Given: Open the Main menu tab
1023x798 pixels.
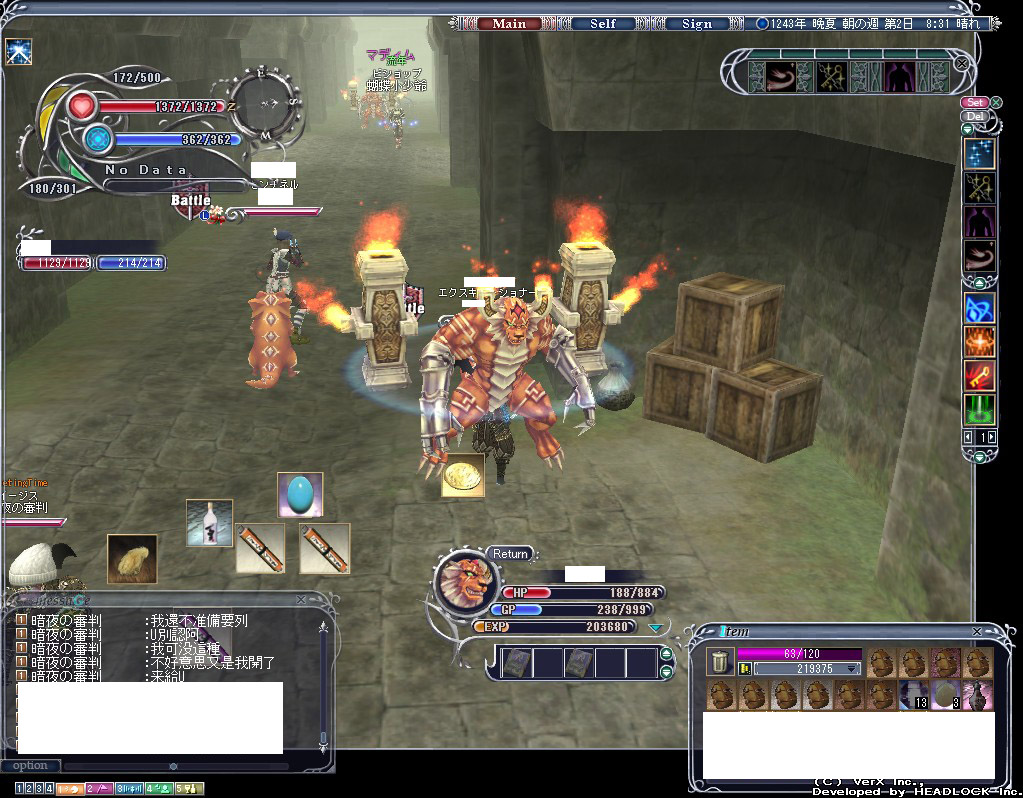Looking at the screenshot, I should pos(509,23).
